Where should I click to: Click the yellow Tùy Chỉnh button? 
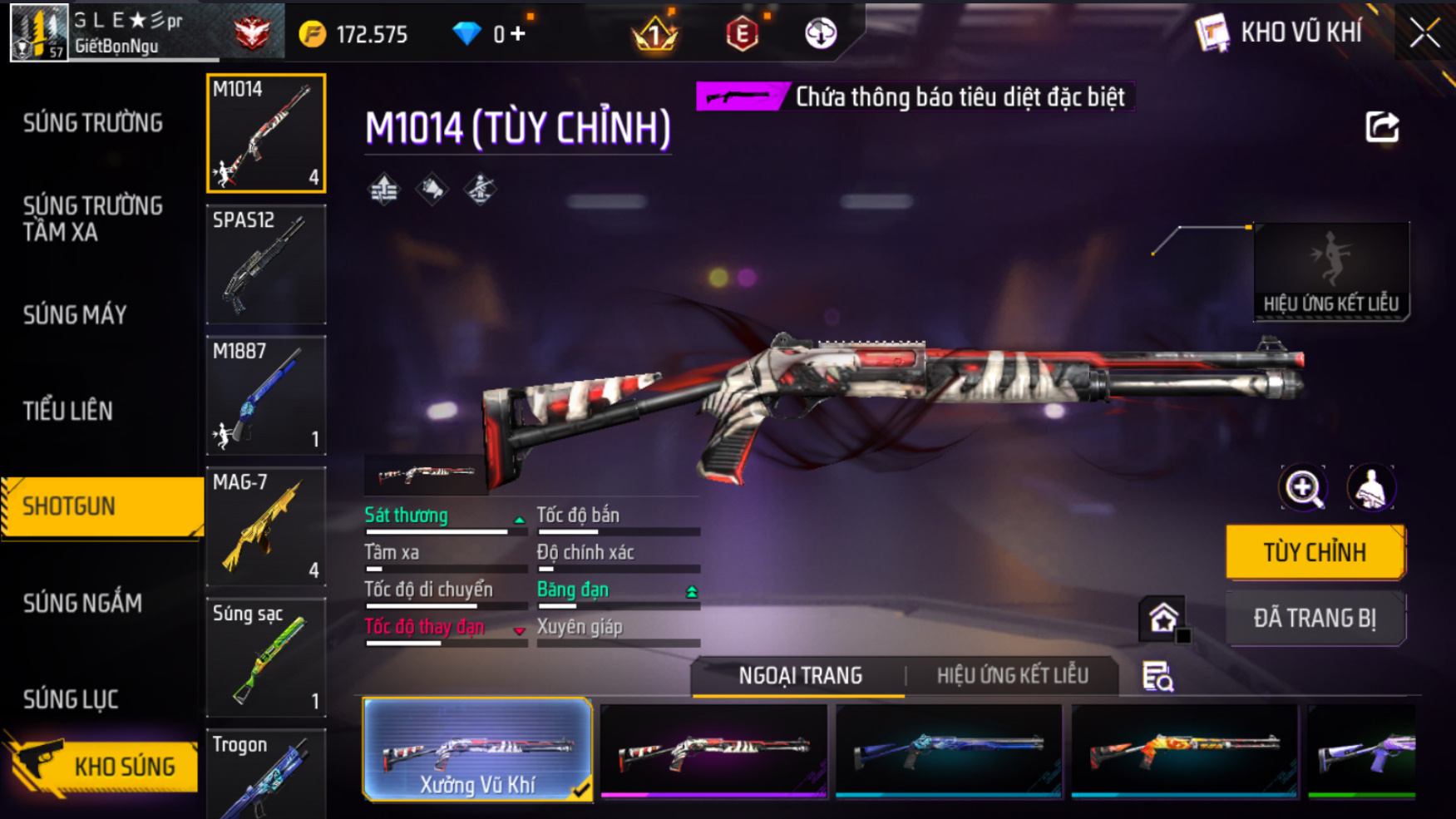[x=1315, y=552]
